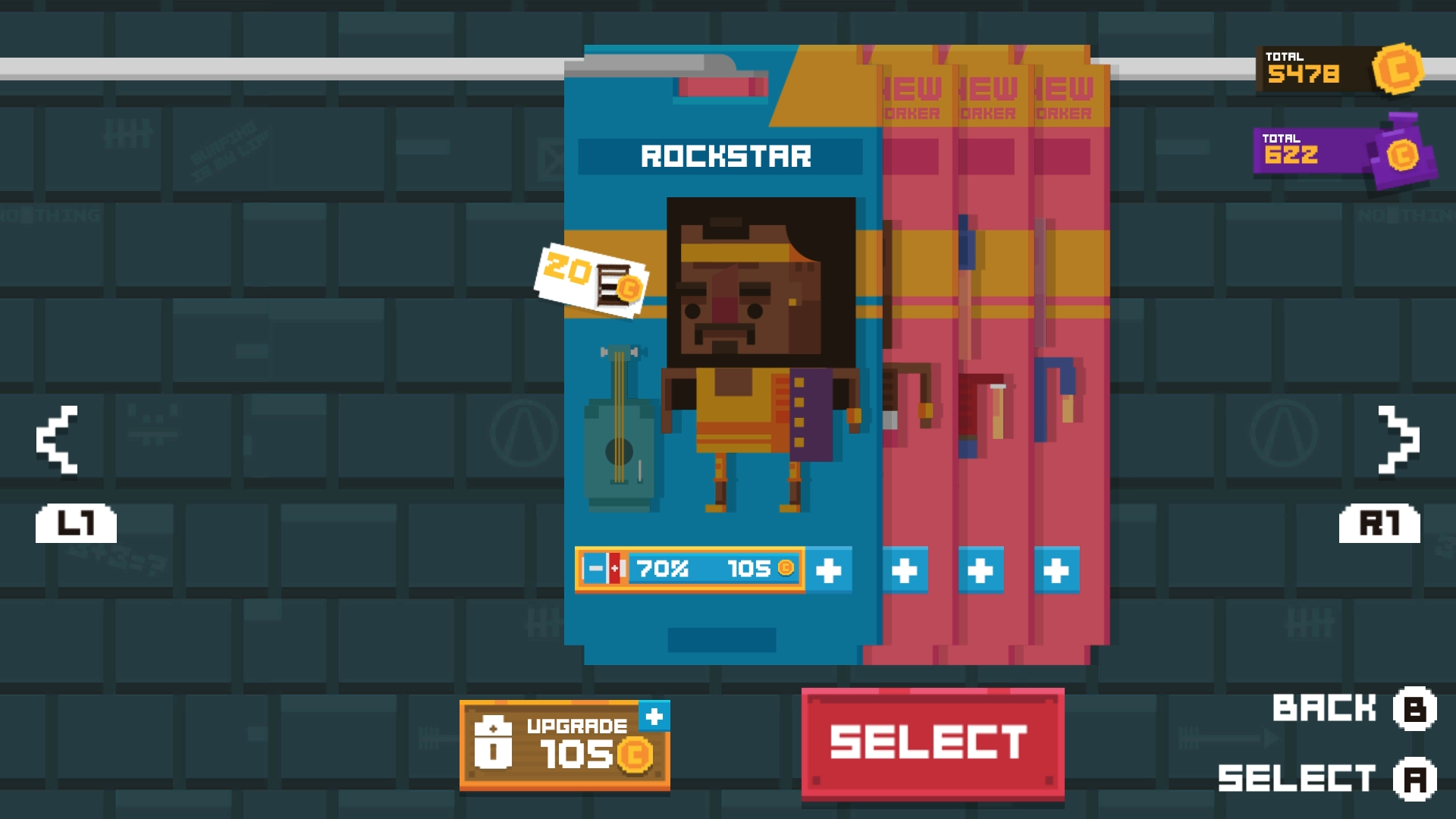Viewport: 1456px width, 819px height.
Task: Click the L1 left arrow to browse previous character
Action: coord(57,438)
